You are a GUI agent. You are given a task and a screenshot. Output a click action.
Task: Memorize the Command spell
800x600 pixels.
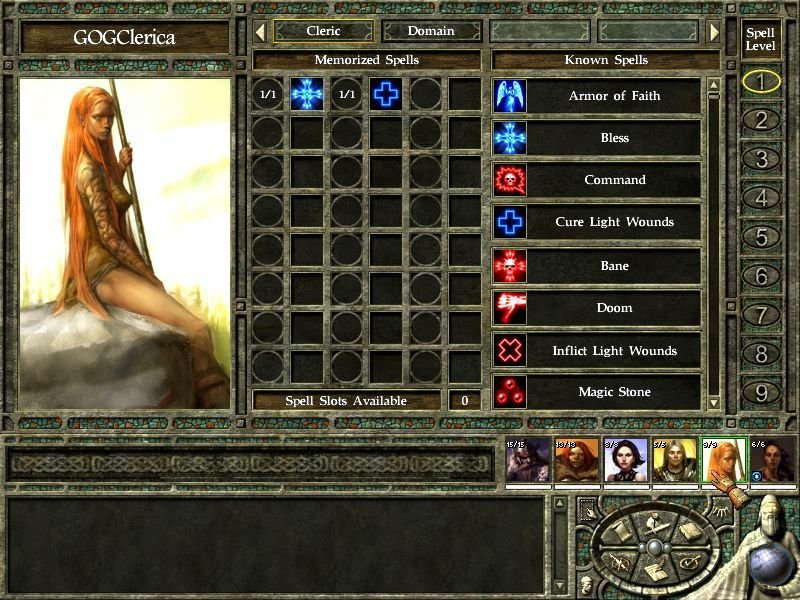[x=614, y=180]
